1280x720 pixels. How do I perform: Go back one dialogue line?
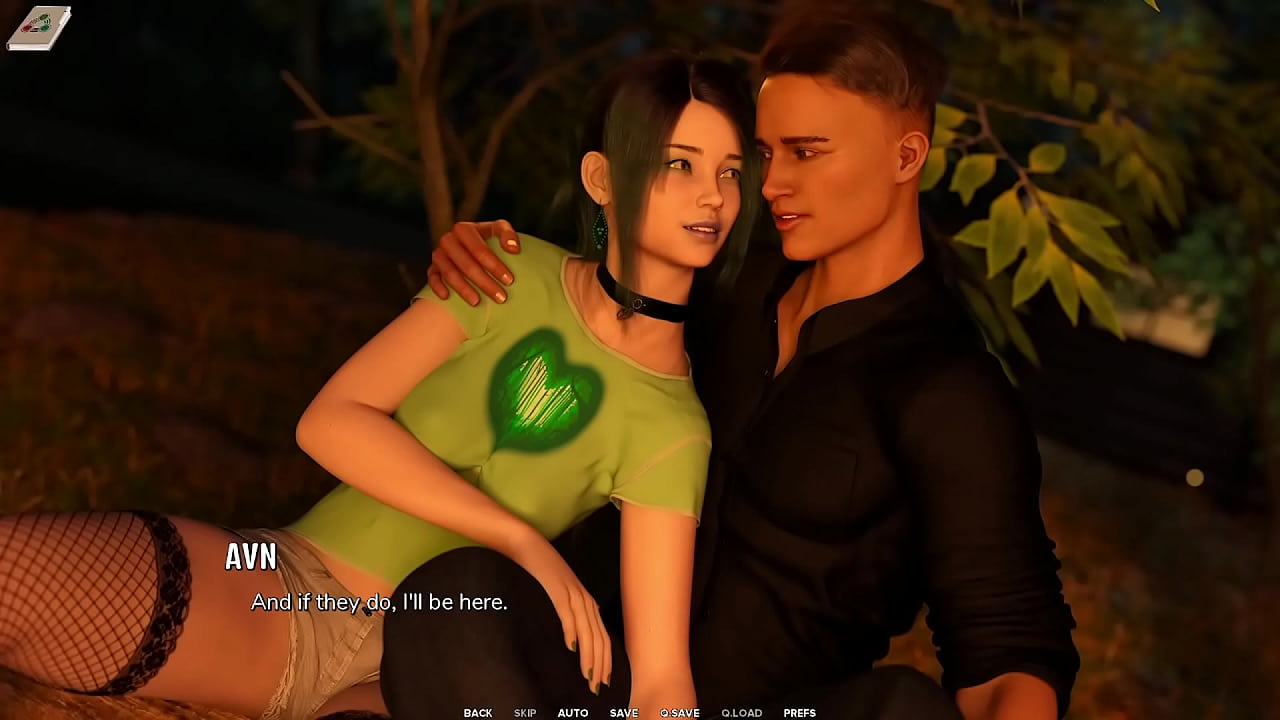click(478, 713)
